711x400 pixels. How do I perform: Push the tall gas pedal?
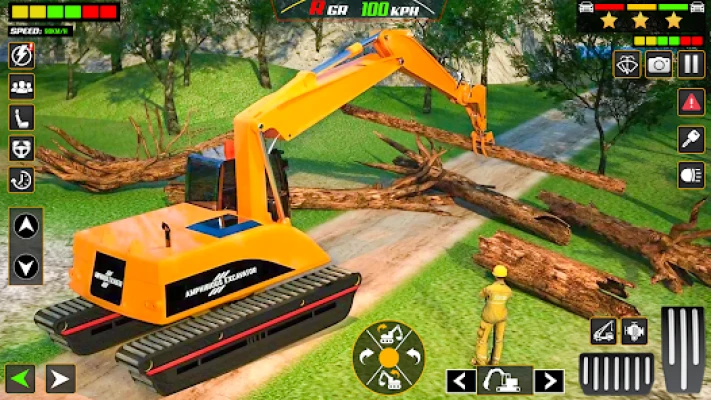683,349
